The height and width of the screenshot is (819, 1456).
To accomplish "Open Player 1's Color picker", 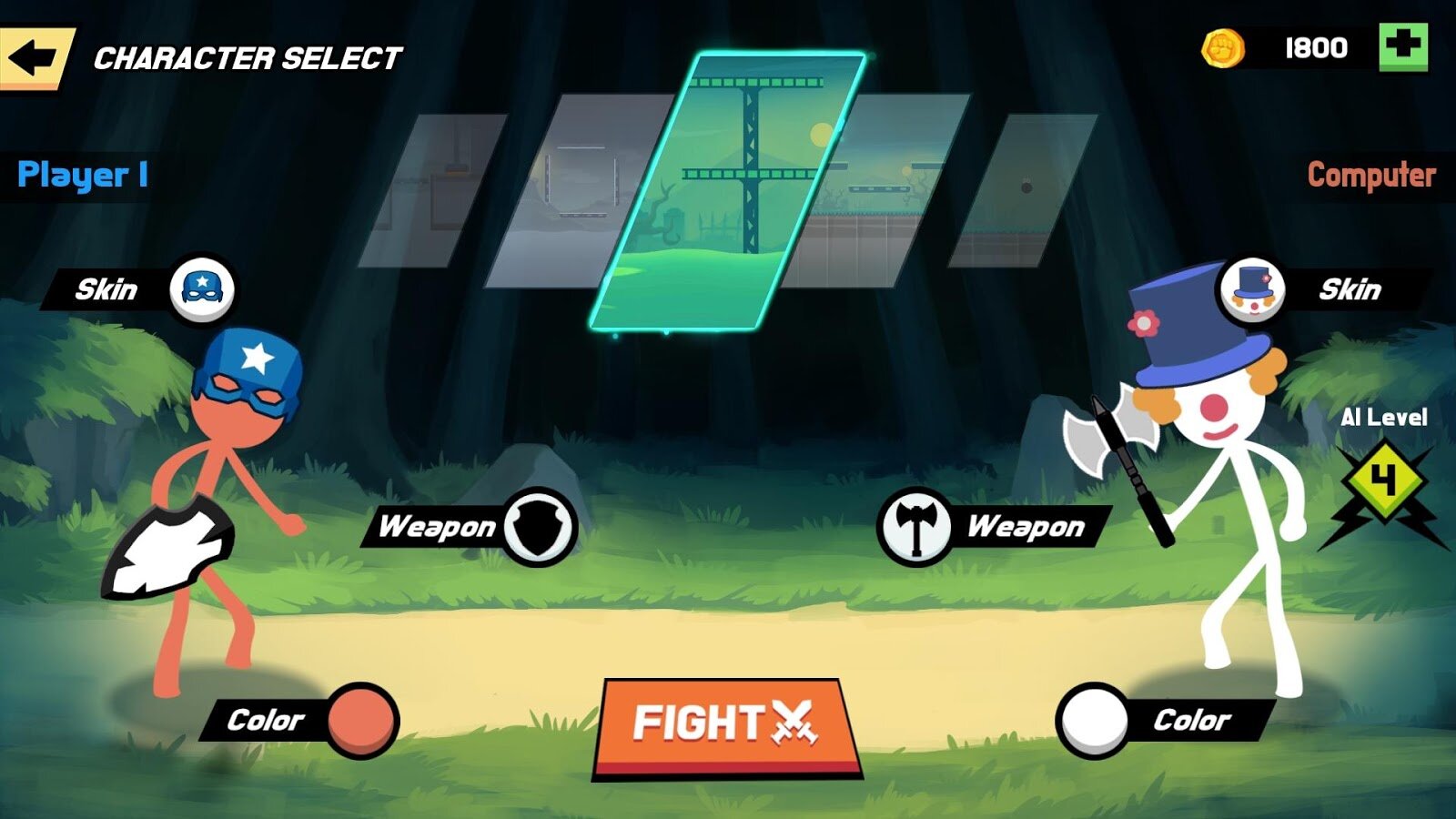I will coord(364,718).
